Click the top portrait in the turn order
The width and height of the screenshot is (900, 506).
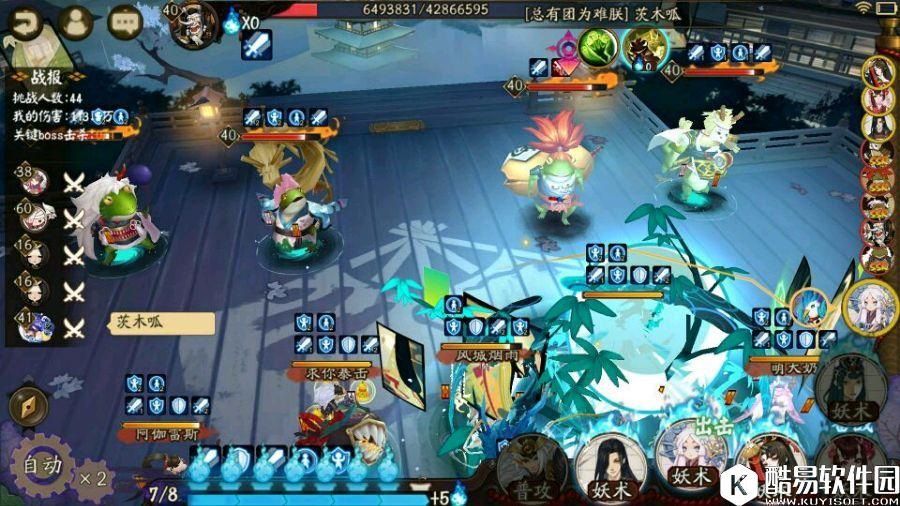click(878, 71)
